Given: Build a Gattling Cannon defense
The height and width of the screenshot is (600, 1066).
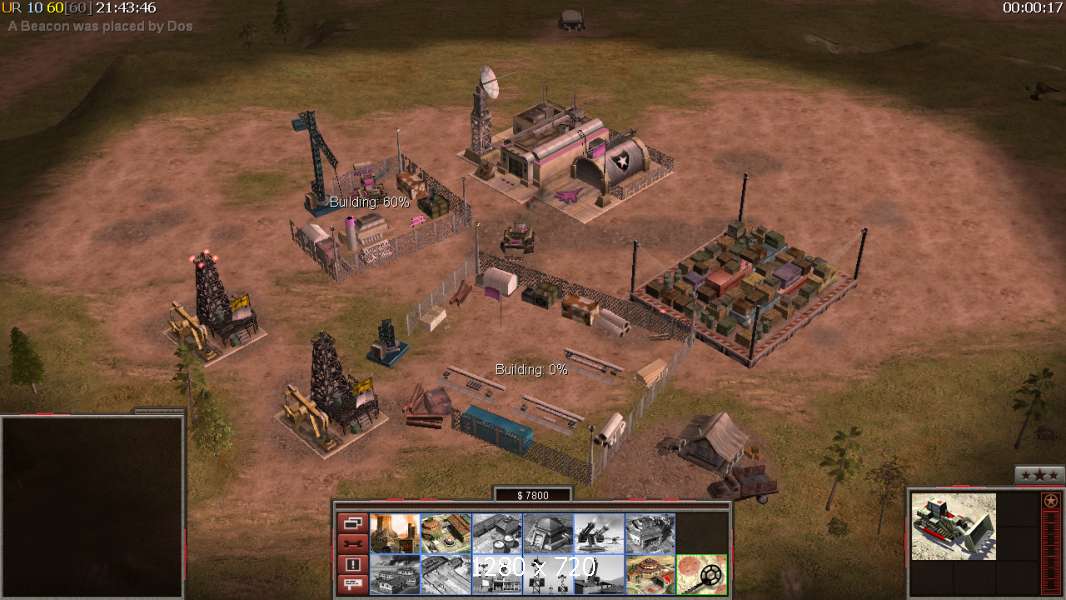Looking at the screenshot, I should [x=599, y=533].
